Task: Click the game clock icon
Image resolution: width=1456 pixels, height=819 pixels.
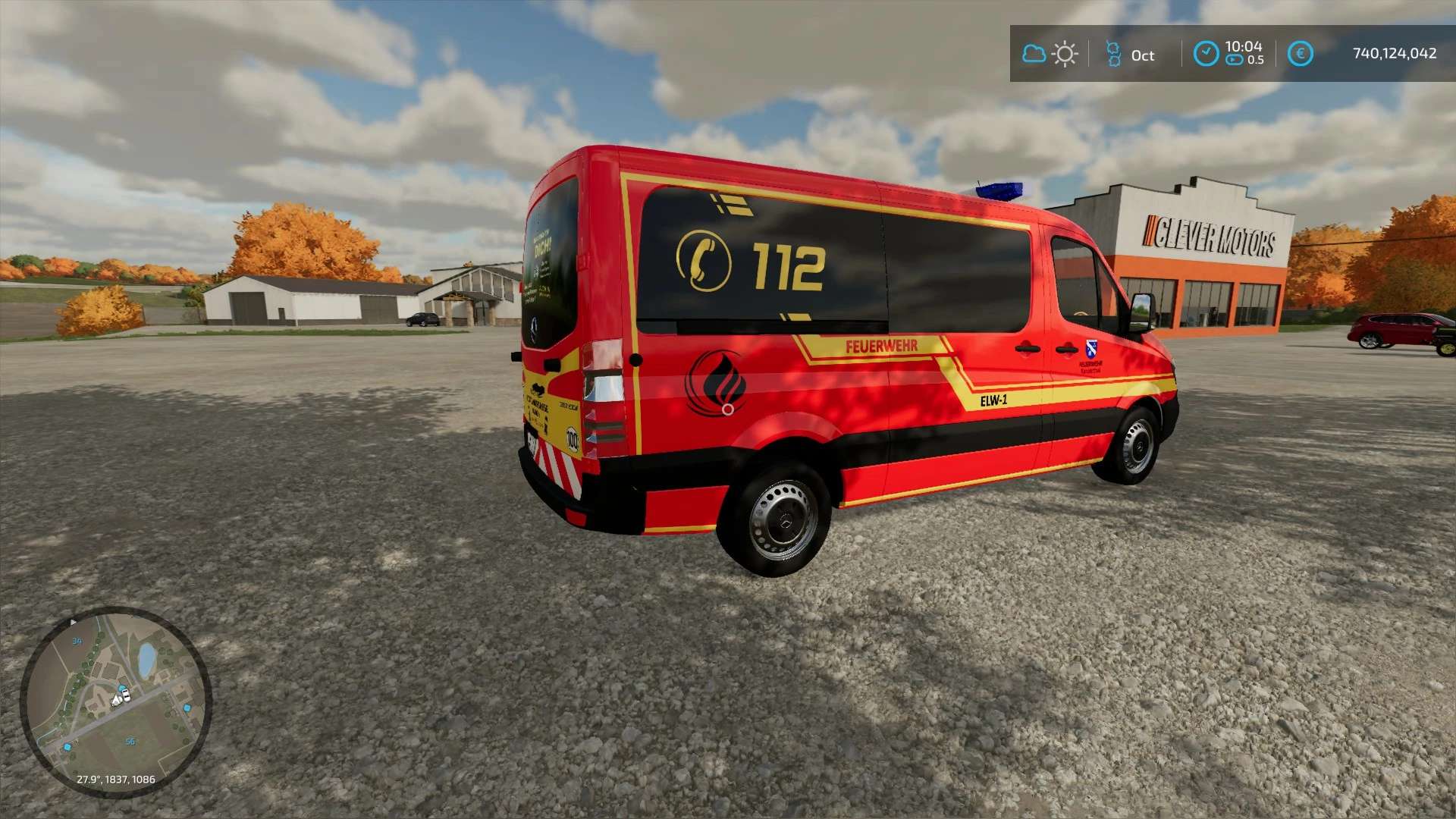Action: click(x=1206, y=54)
